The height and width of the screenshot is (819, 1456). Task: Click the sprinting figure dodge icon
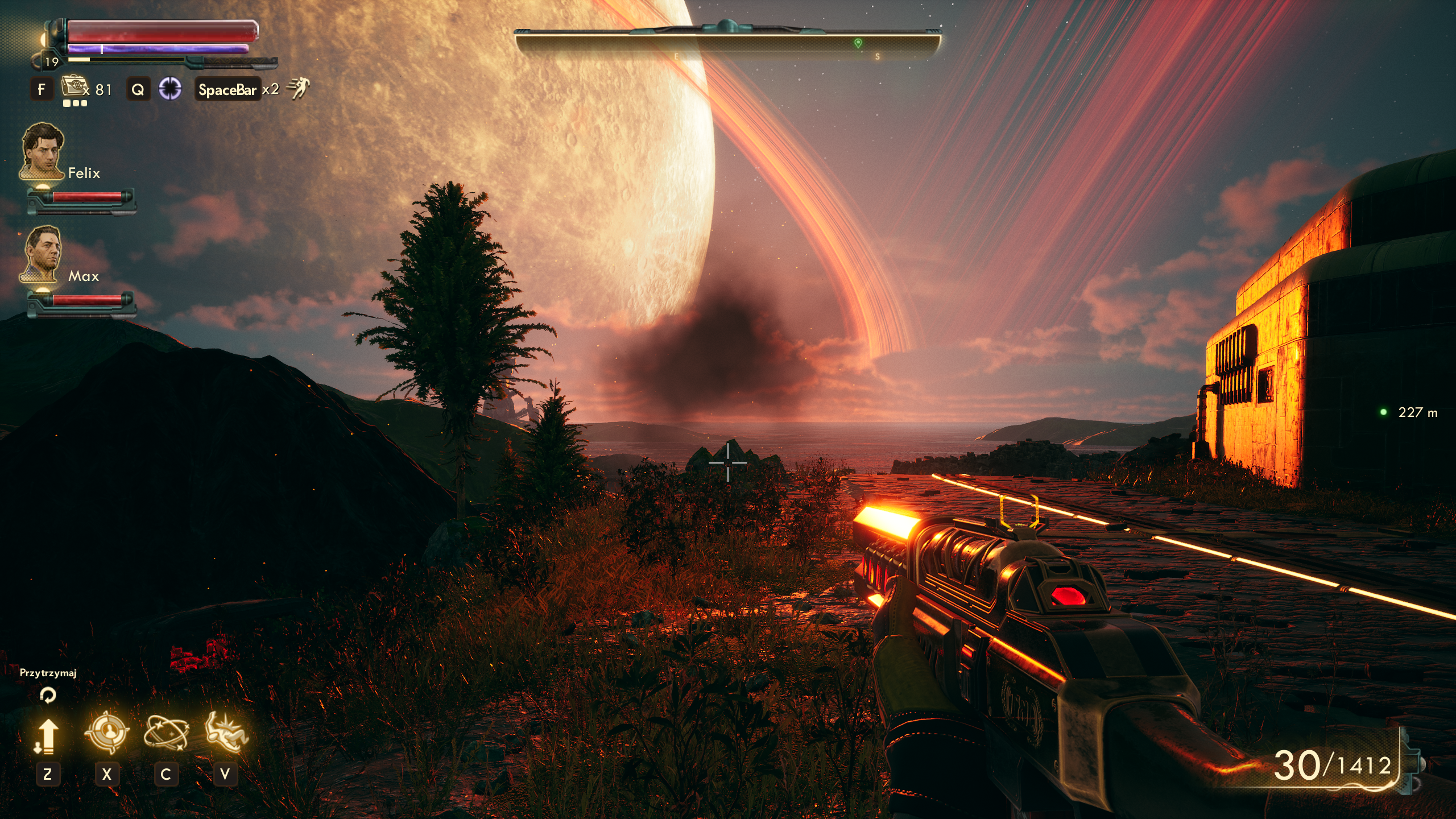point(298,89)
